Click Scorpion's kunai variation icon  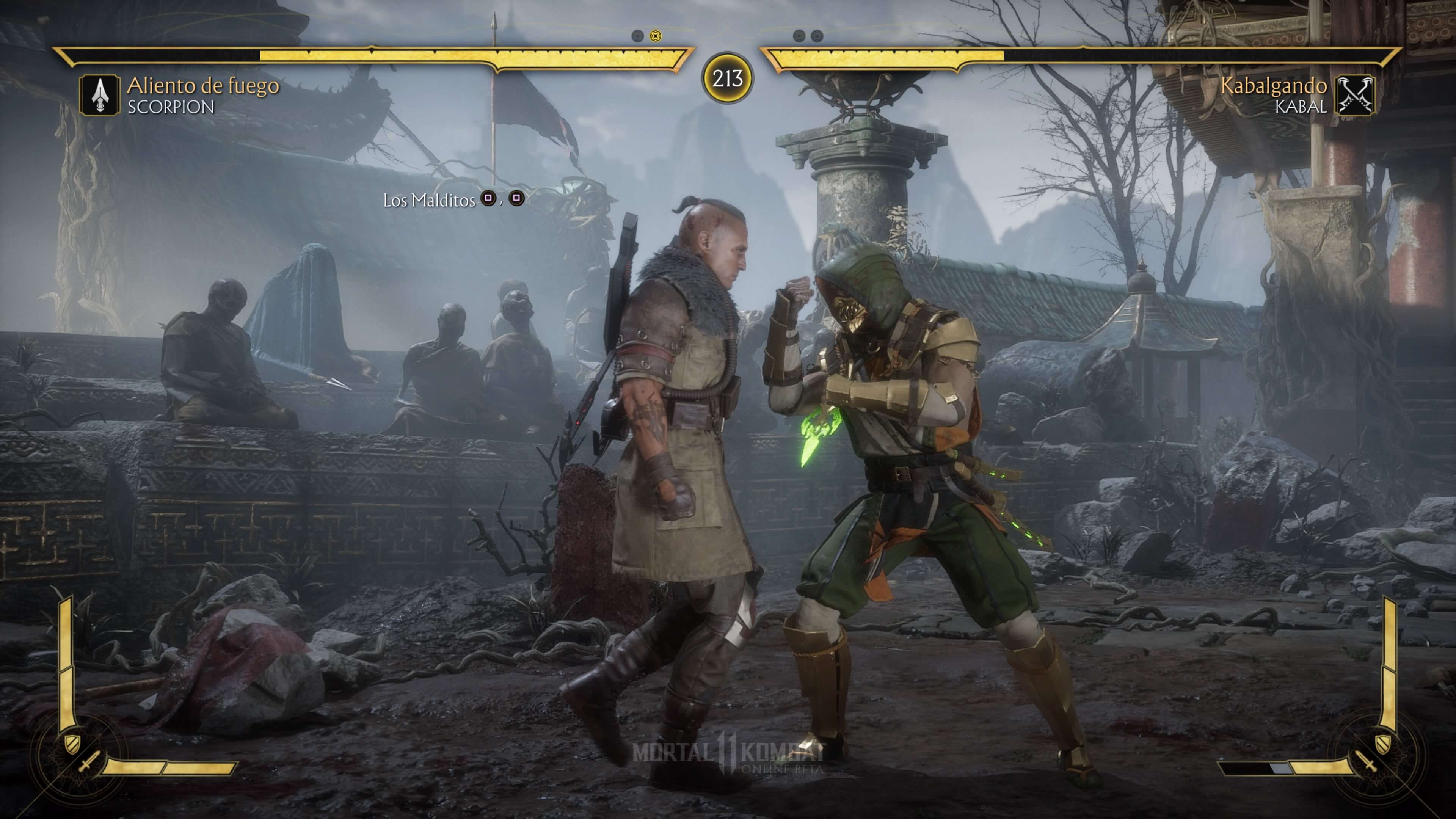pyautogui.click(x=99, y=95)
